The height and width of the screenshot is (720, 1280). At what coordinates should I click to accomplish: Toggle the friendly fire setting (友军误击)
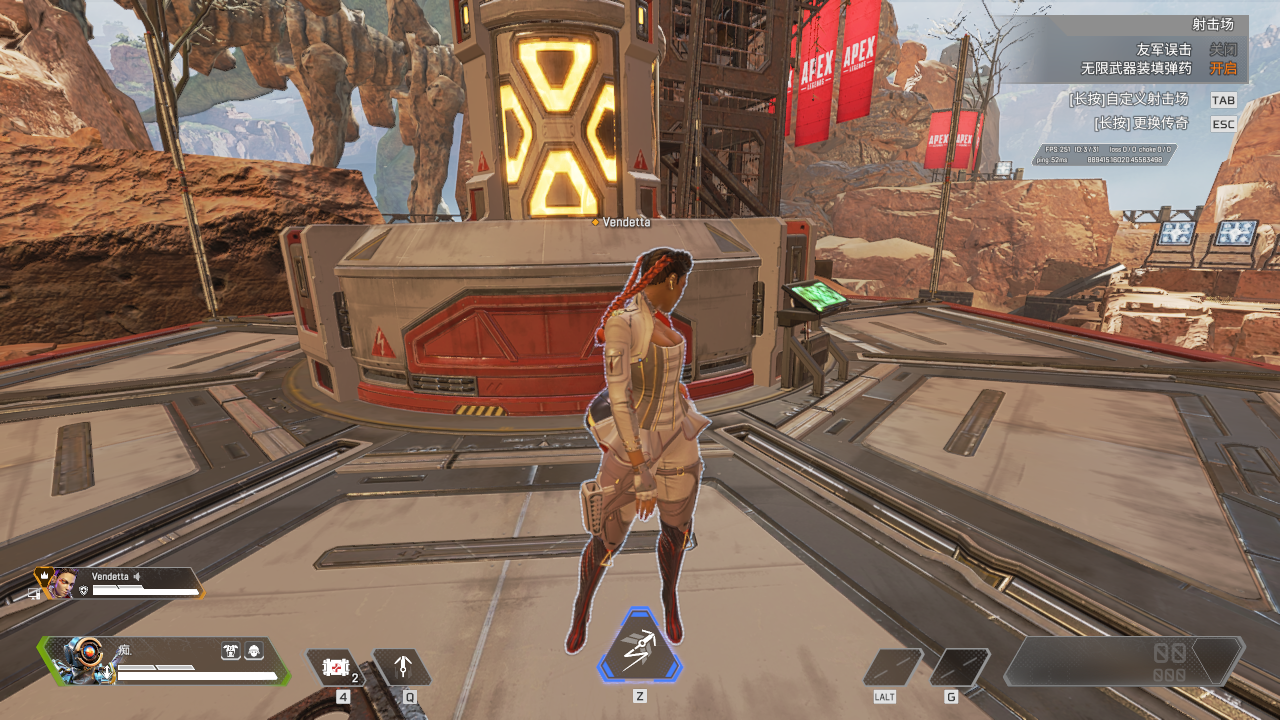click(1223, 49)
